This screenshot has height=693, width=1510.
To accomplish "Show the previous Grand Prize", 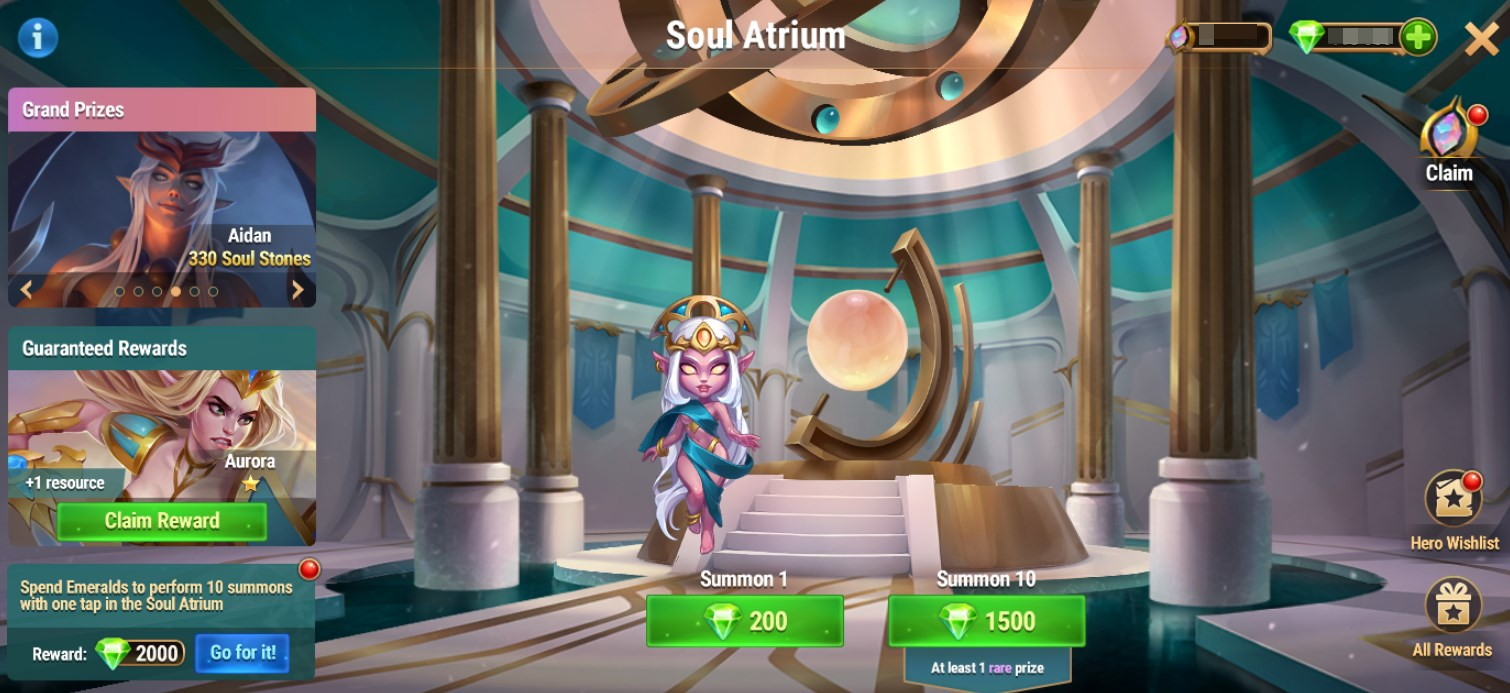I will click(26, 290).
